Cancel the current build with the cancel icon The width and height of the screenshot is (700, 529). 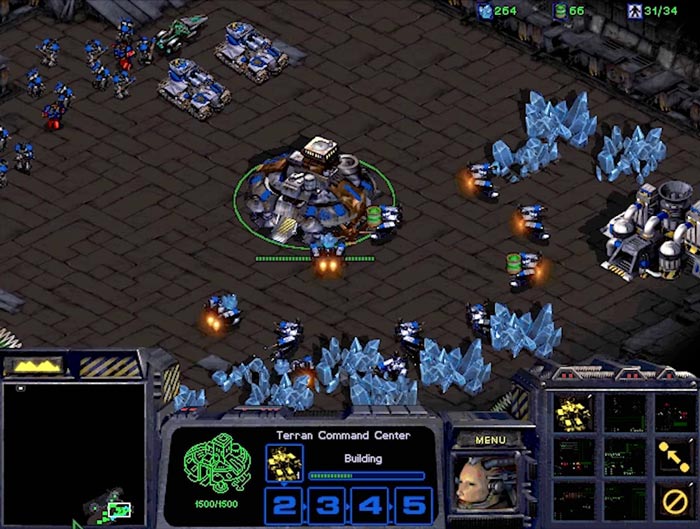675,497
